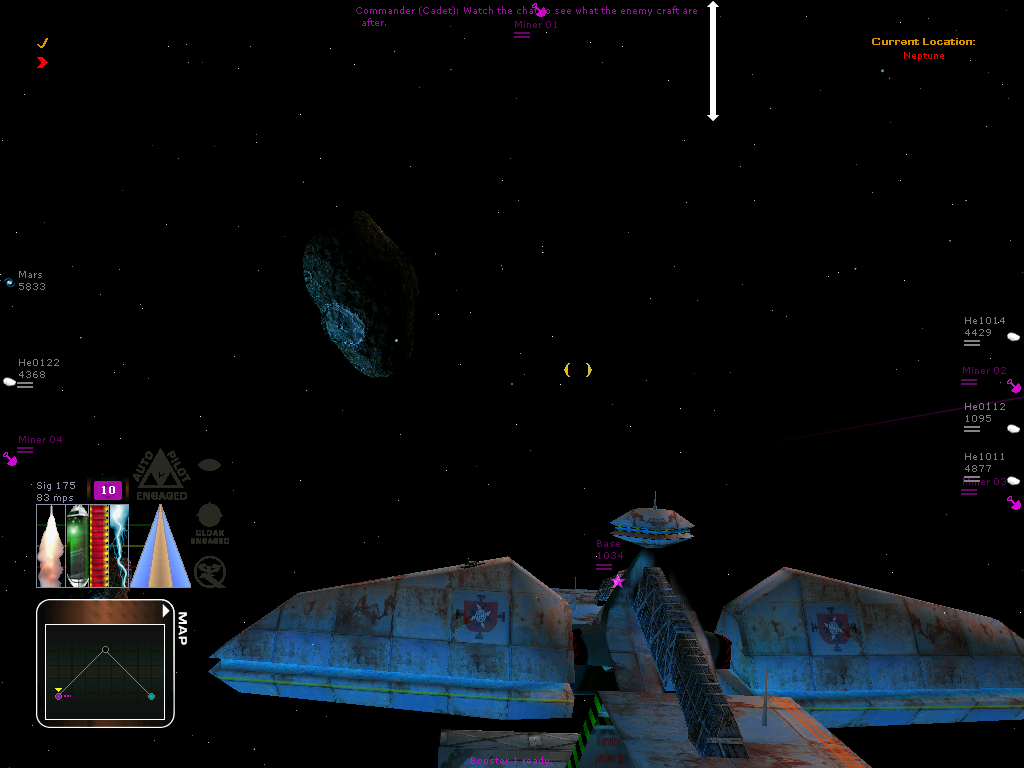
Task: Select the Base 1034 star marker
Action: click(x=617, y=581)
